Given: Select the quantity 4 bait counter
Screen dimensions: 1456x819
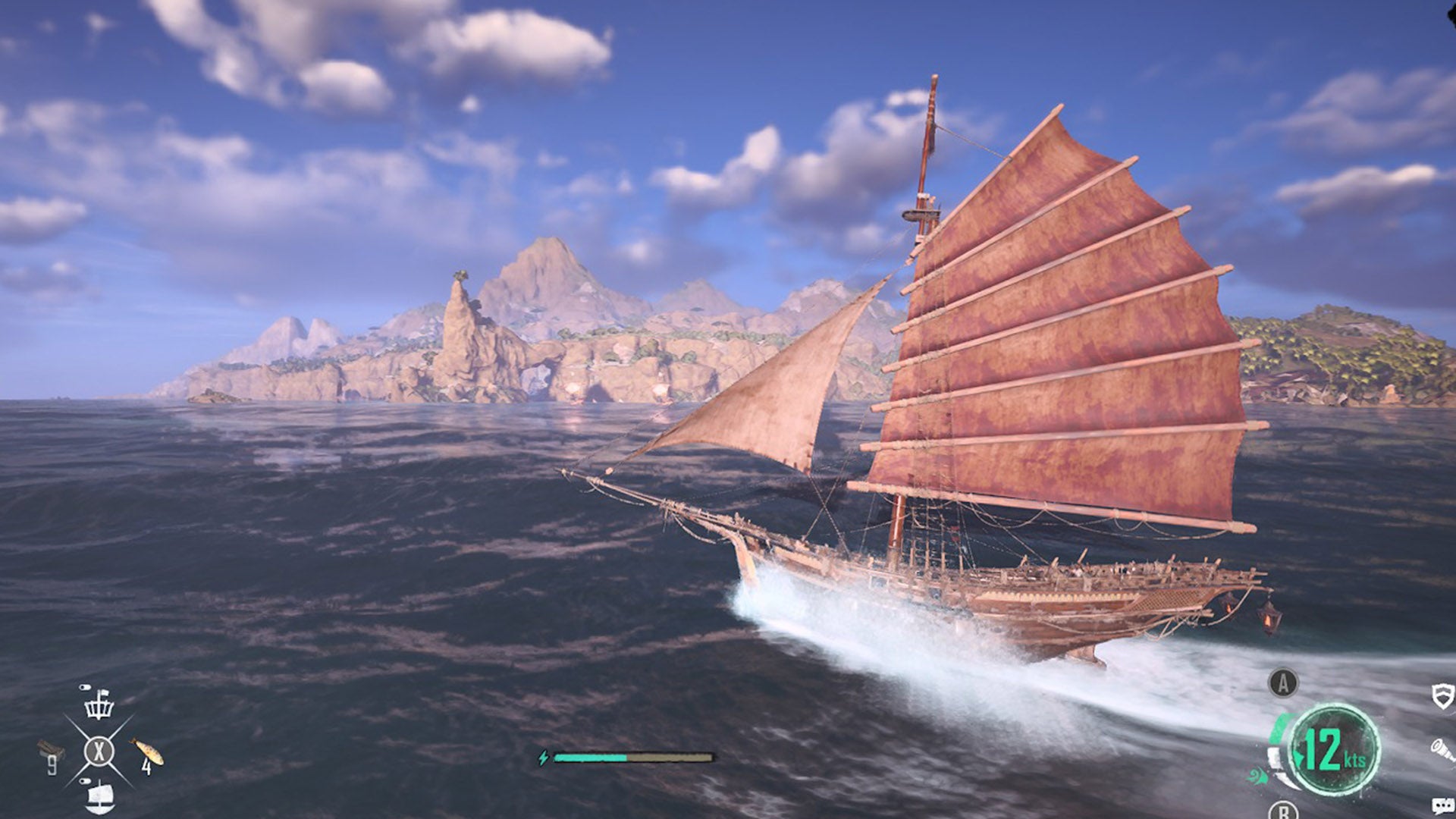Looking at the screenshot, I should pyautogui.click(x=147, y=767).
